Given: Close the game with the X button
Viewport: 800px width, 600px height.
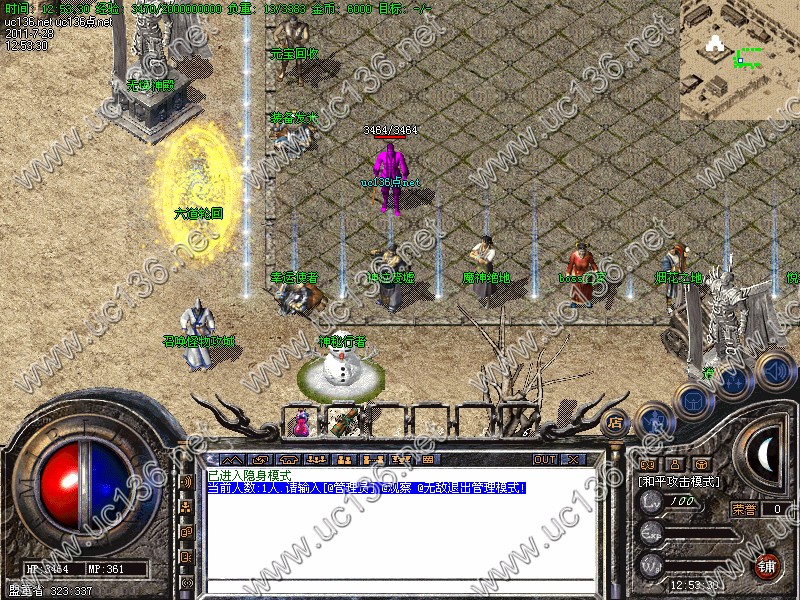Looking at the screenshot, I should click(x=573, y=459).
